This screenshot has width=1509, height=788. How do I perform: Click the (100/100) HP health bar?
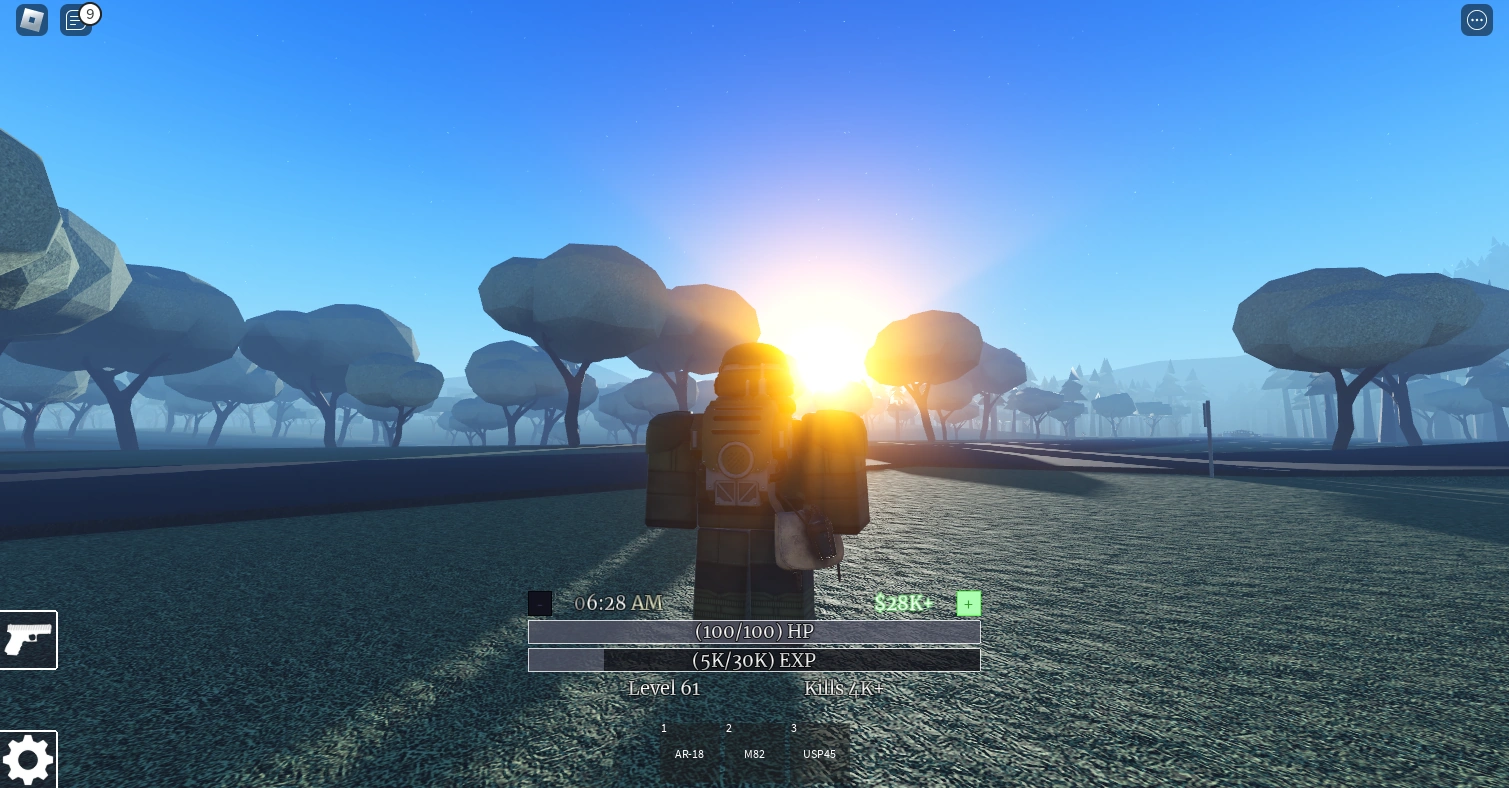point(754,632)
